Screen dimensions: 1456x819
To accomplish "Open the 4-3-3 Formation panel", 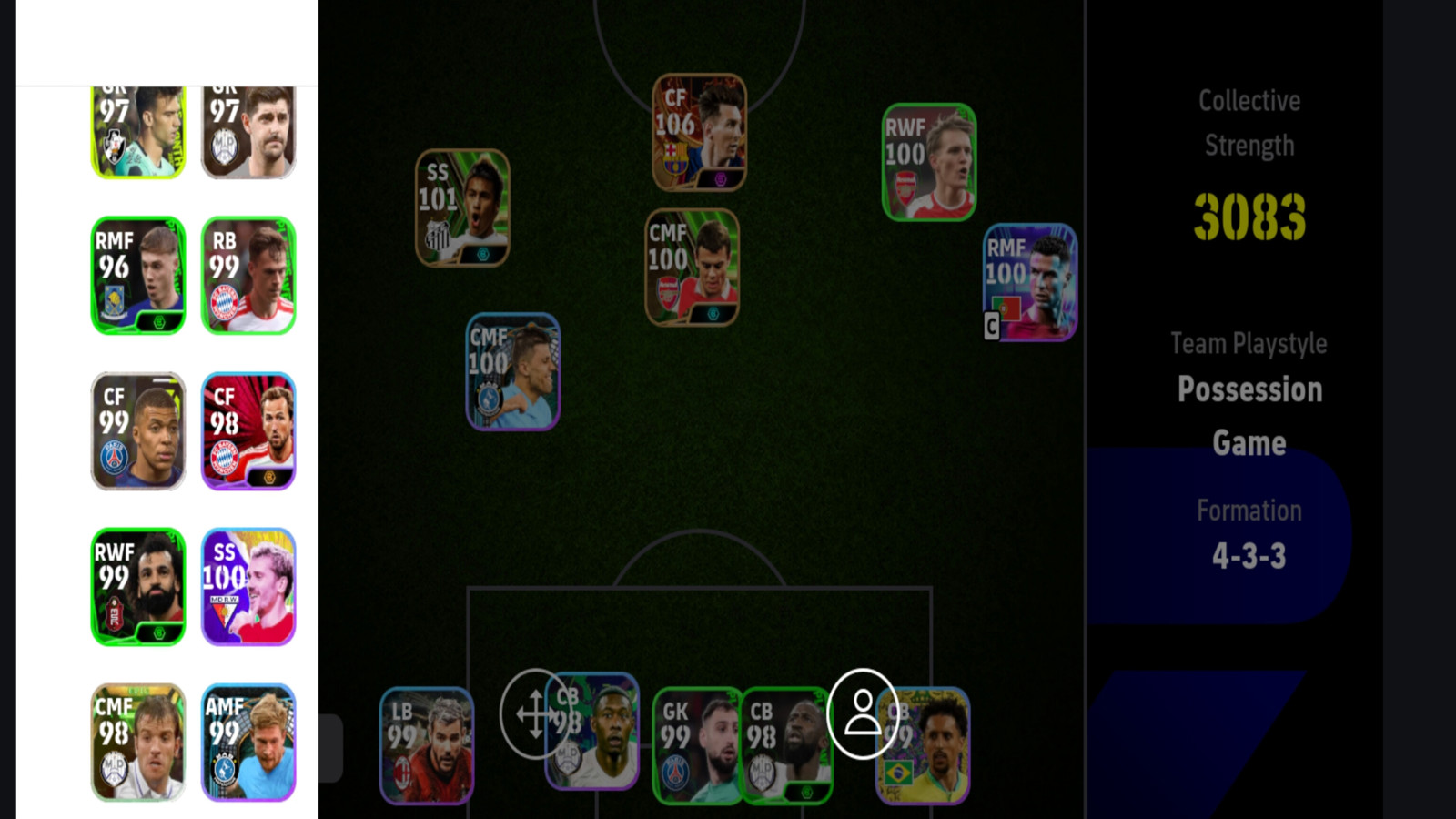I will click(1249, 535).
